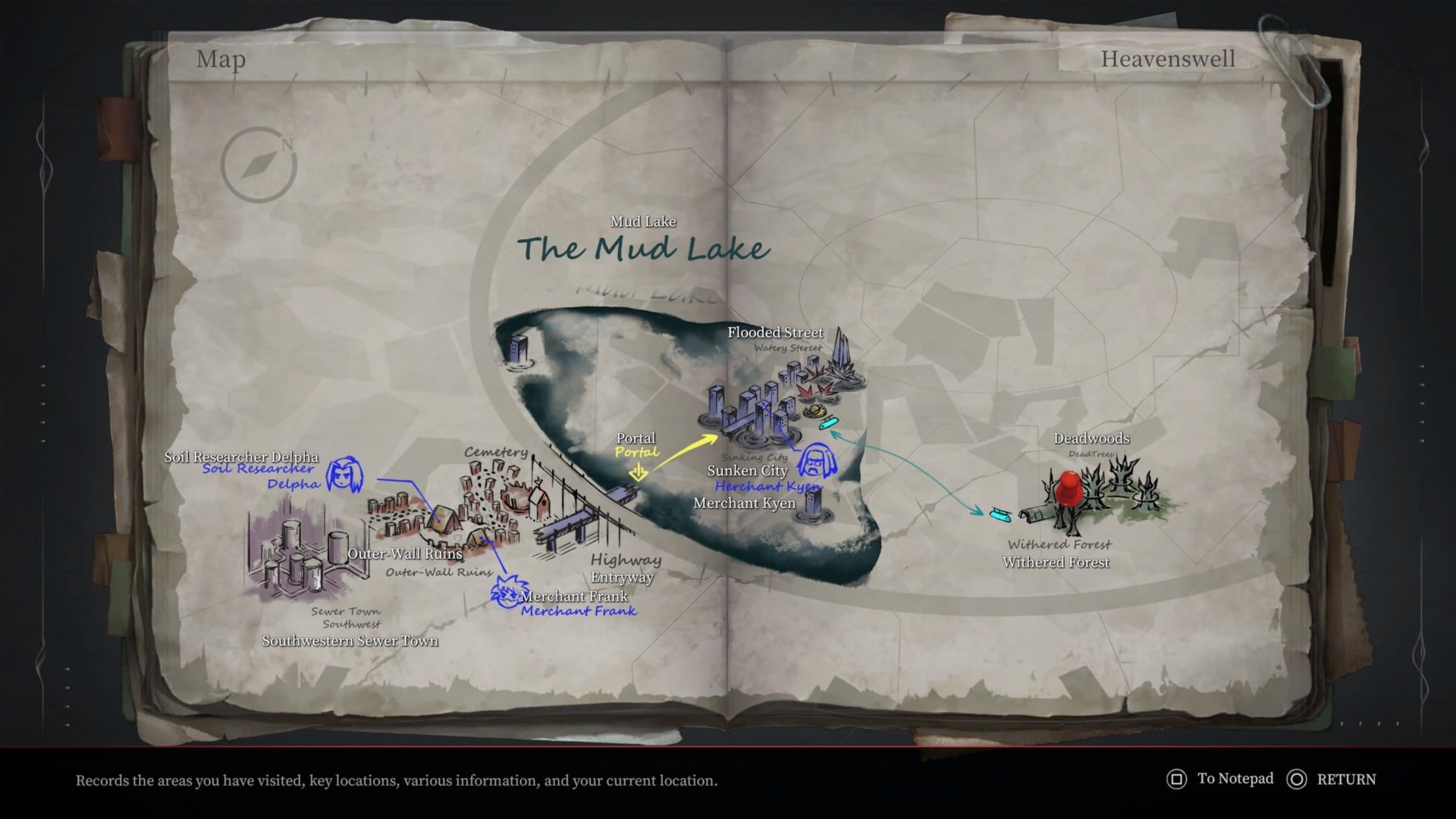Select the Map header label
The image size is (1456, 819).
pos(221,60)
